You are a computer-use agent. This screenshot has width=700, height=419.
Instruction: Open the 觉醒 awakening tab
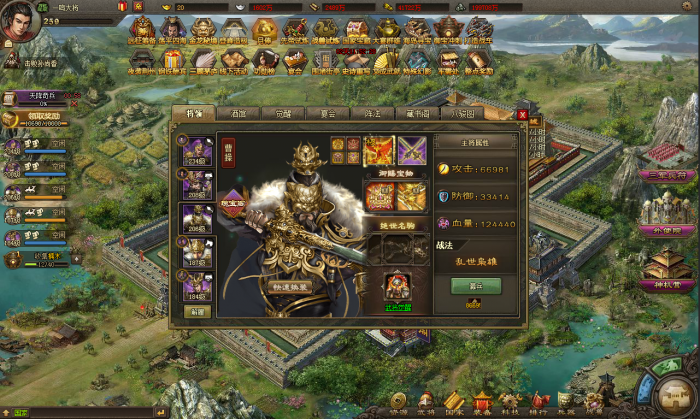coord(283,114)
